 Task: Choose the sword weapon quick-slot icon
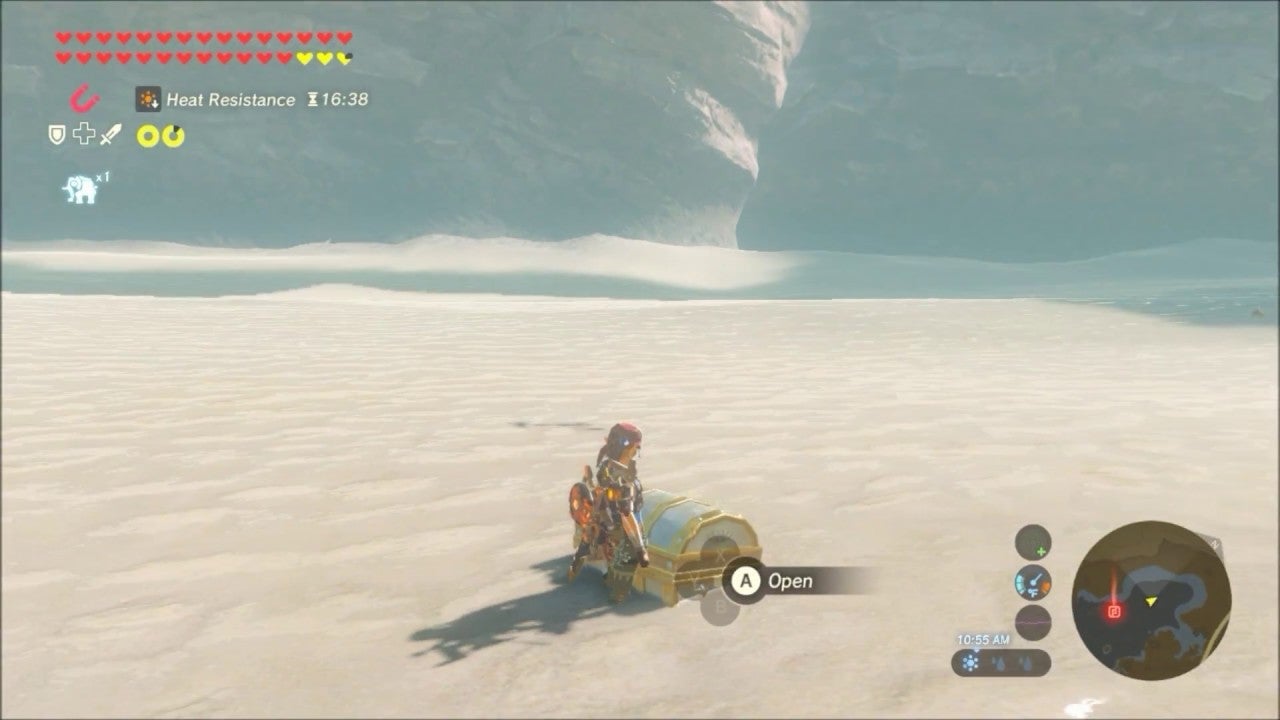pyautogui.click(x=110, y=134)
